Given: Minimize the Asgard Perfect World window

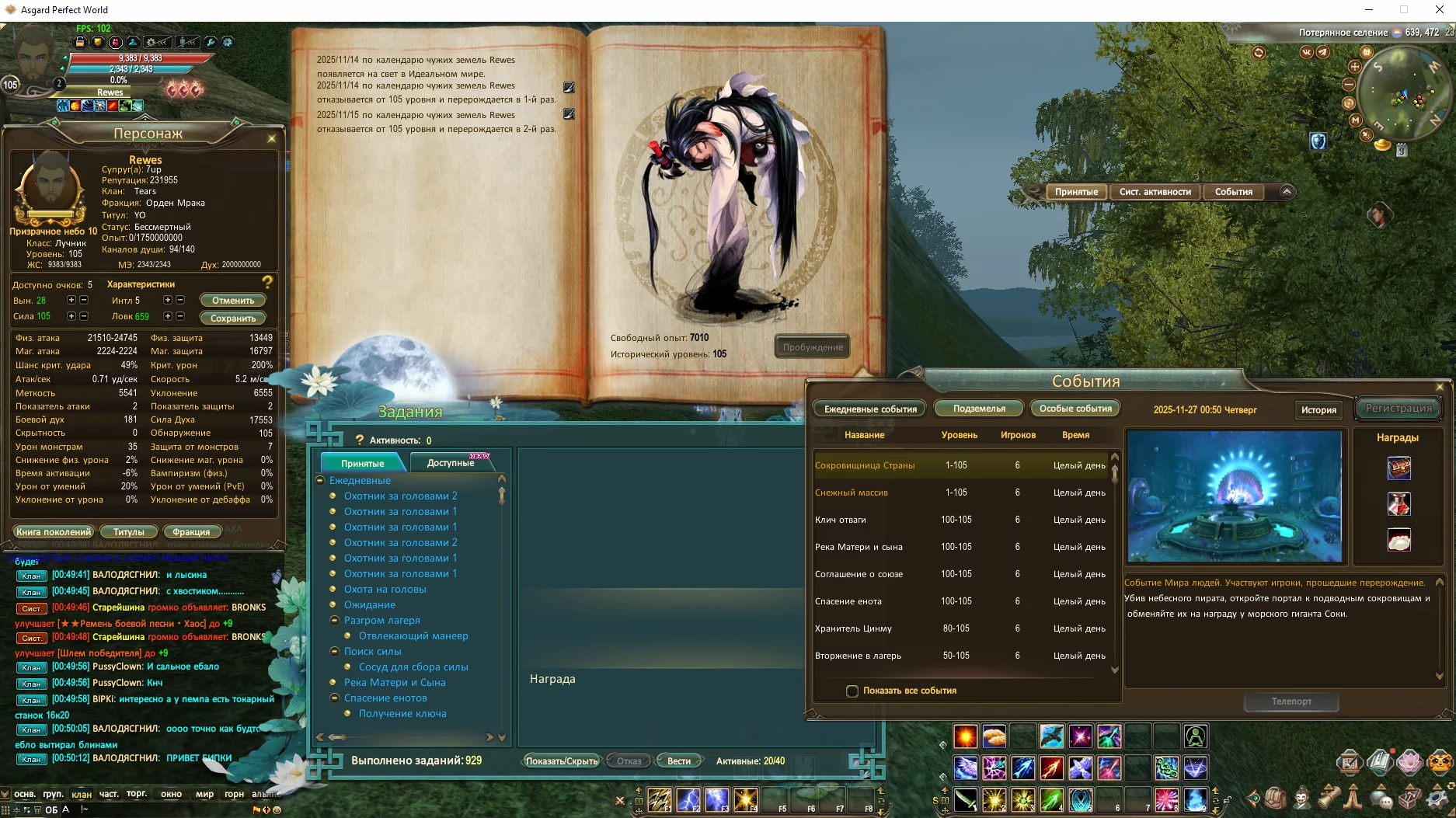Looking at the screenshot, I should coord(1369,10).
